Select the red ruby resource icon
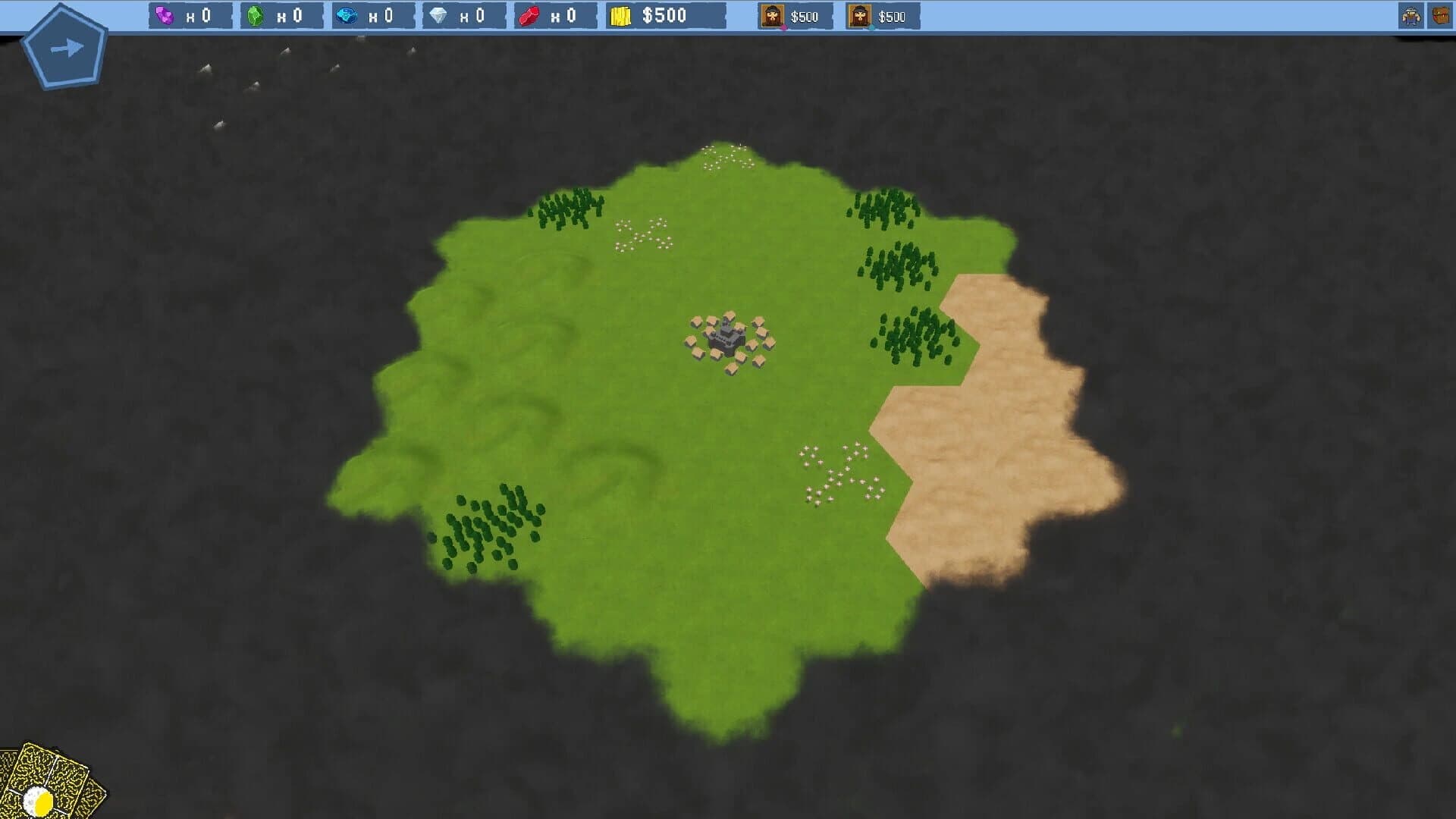The height and width of the screenshot is (819, 1456). point(529,14)
